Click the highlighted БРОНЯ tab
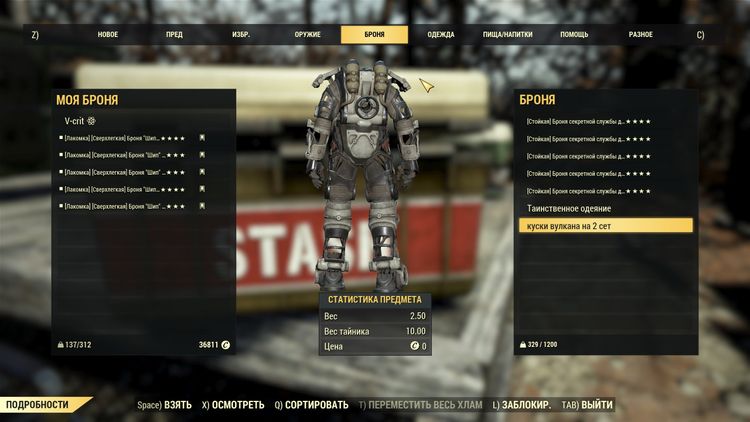Viewport: 750px width, 422px height. (374, 34)
